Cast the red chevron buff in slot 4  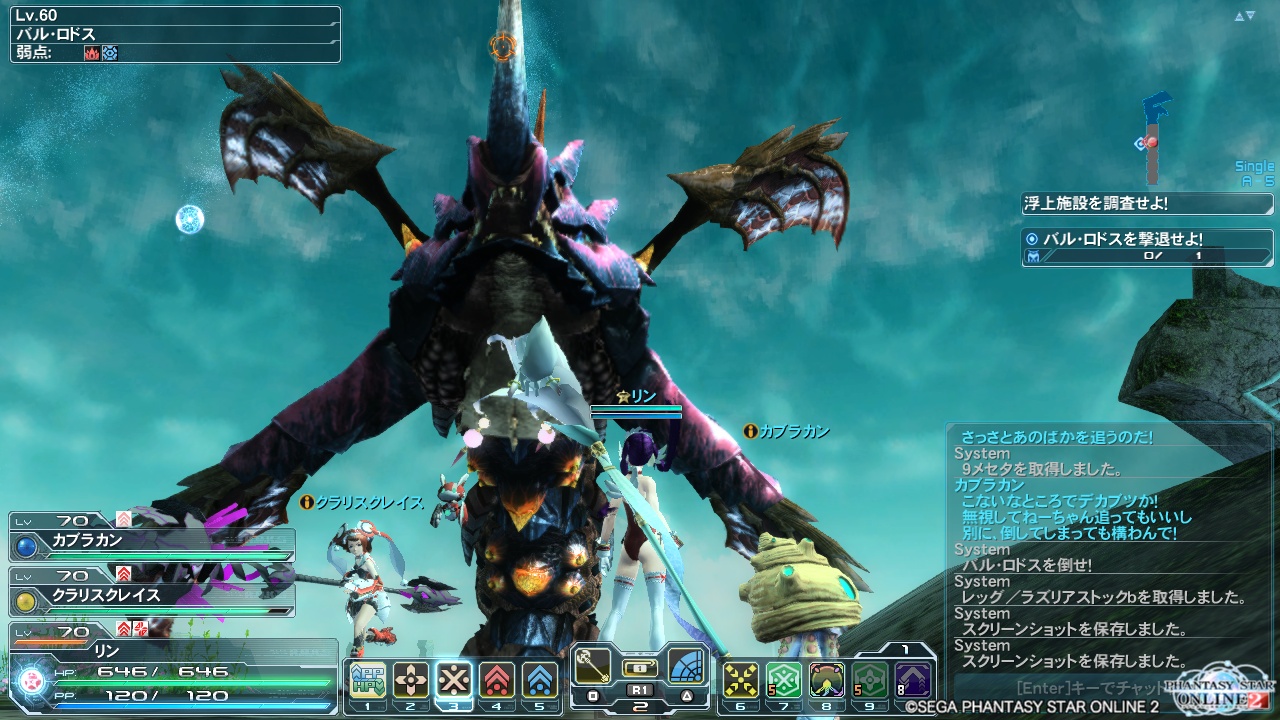[x=497, y=681]
